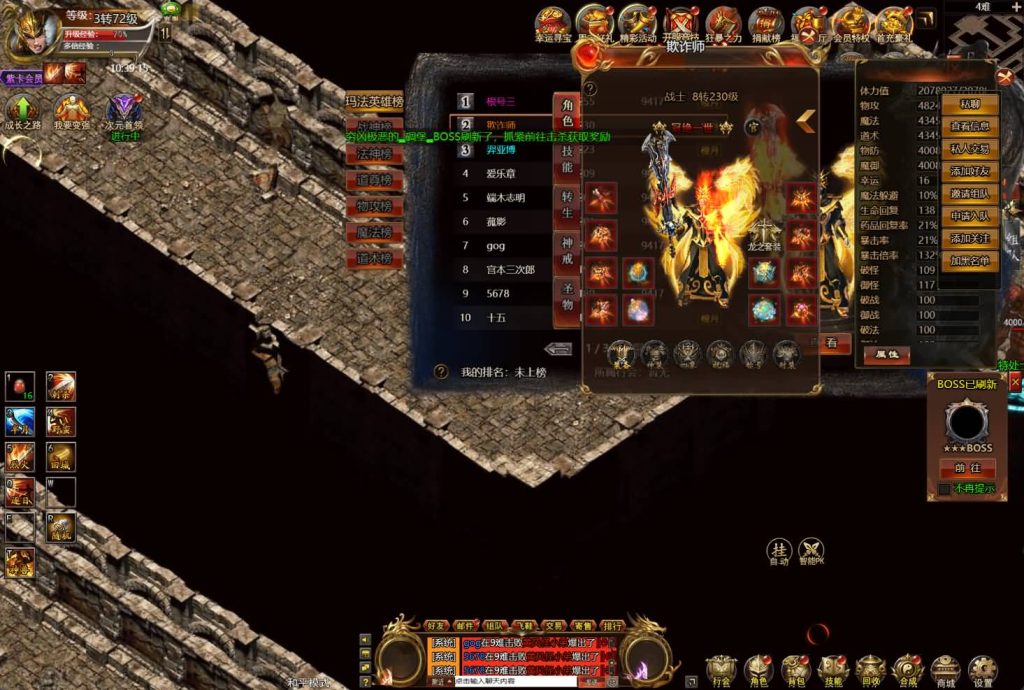Add player to 加黑名单 blacklist

pyautogui.click(x=969, y=261)
